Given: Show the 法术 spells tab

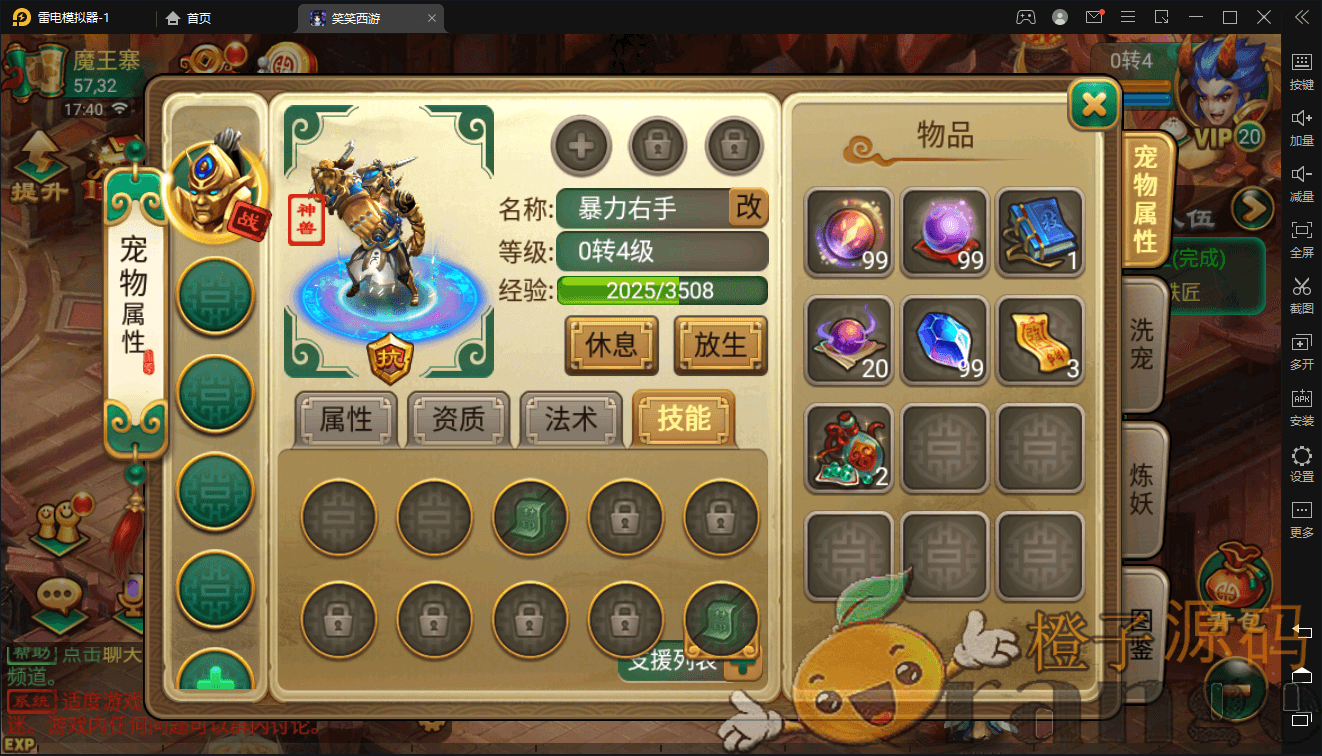Looking at the screenshot, I should pyautogui.click(x=571, y=420).
